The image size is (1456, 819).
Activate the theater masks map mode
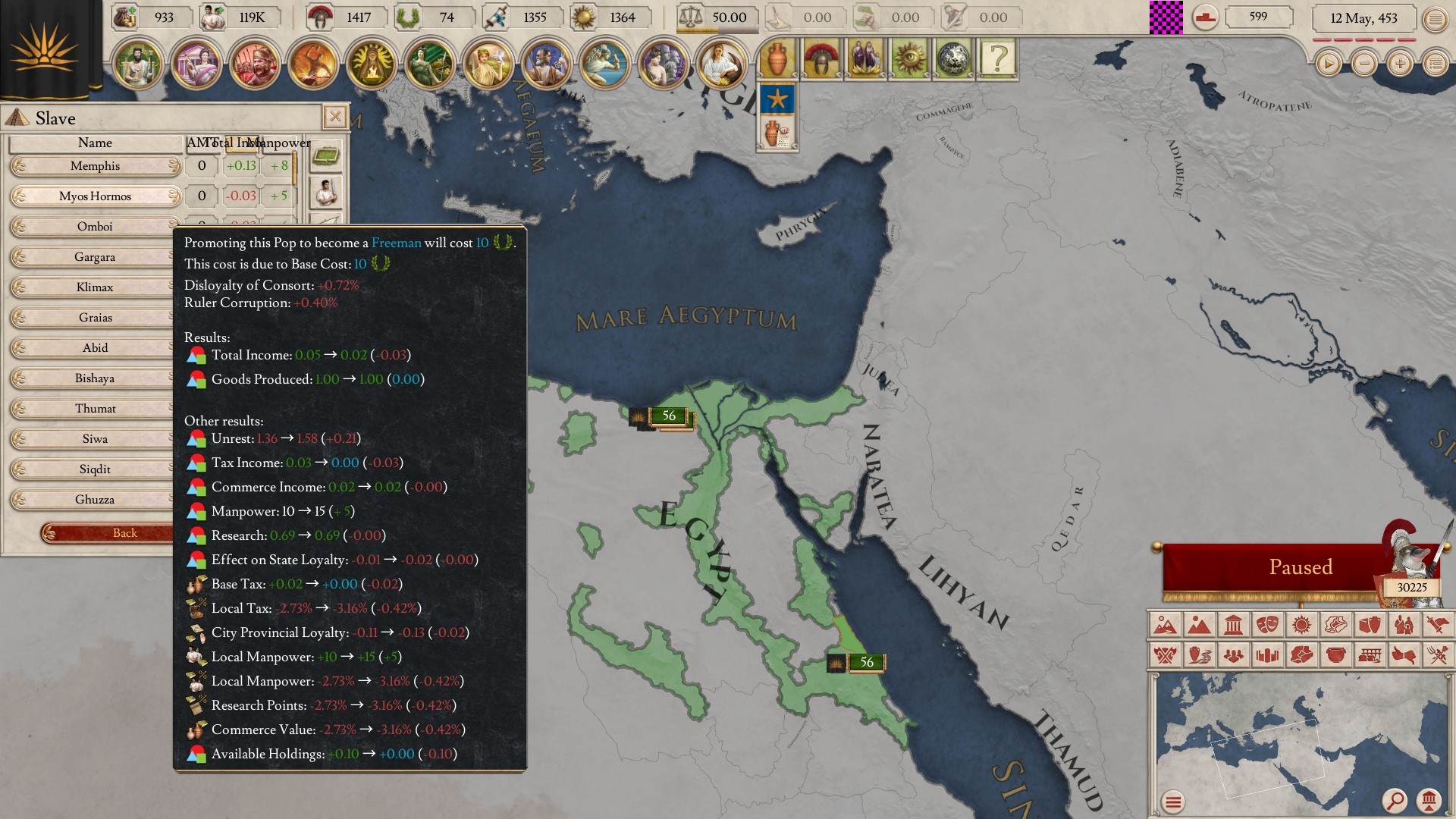pos(1267,625)
